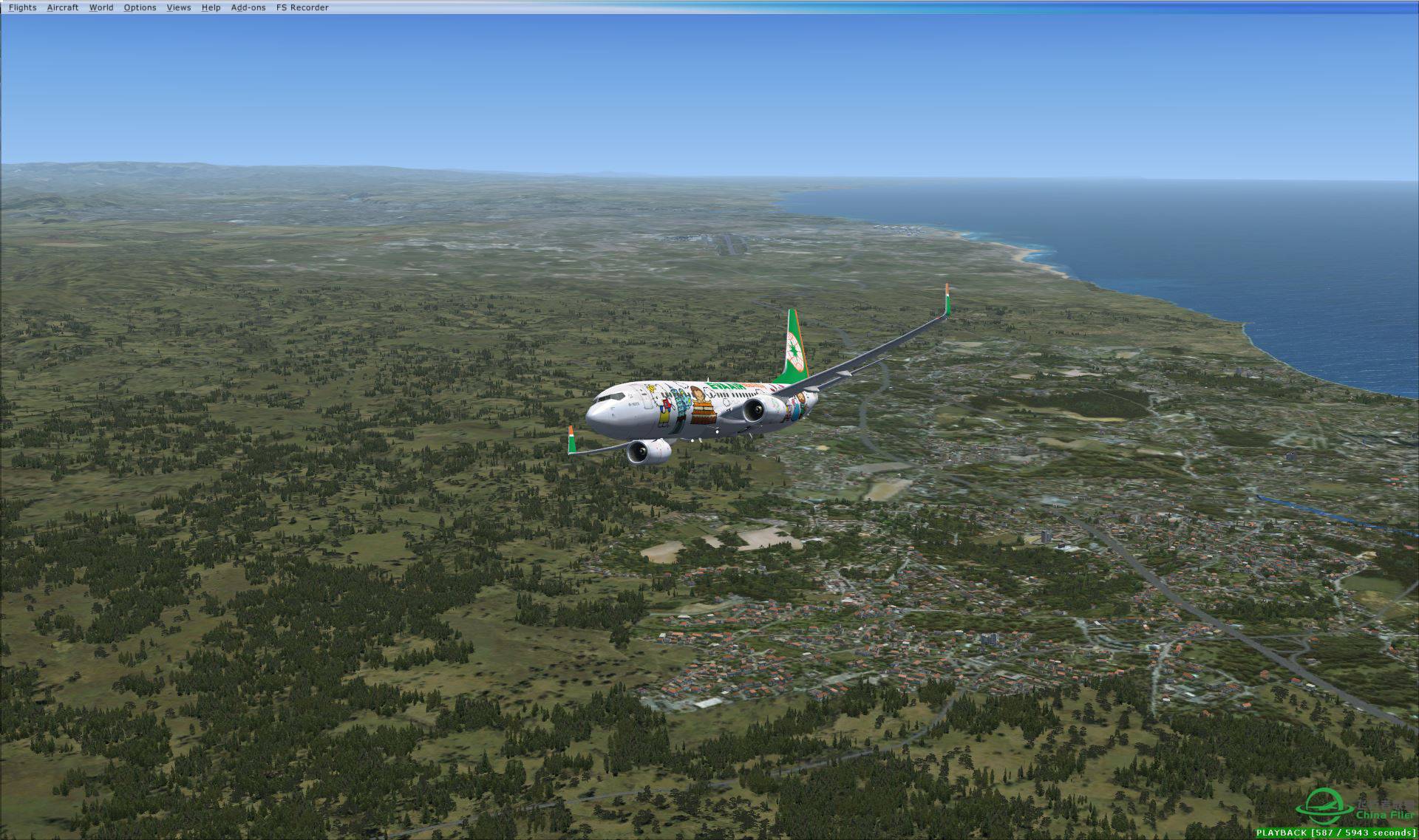This screenshot has width=1419, height=840.
Task: Open the Flights menu
Action: pos(22,7)
